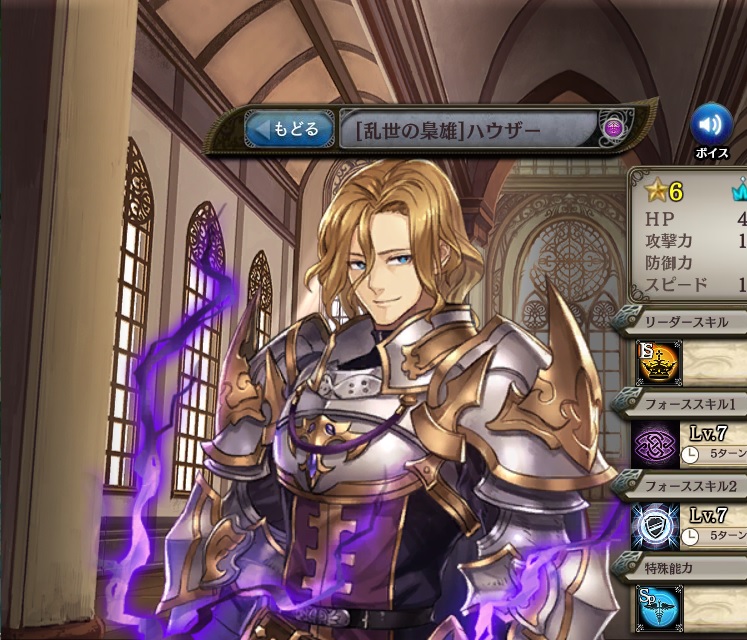Play the character voice via ボイス
Viewport: 747px width, 640px height.
pyautogui.click(x=711, y=126)
